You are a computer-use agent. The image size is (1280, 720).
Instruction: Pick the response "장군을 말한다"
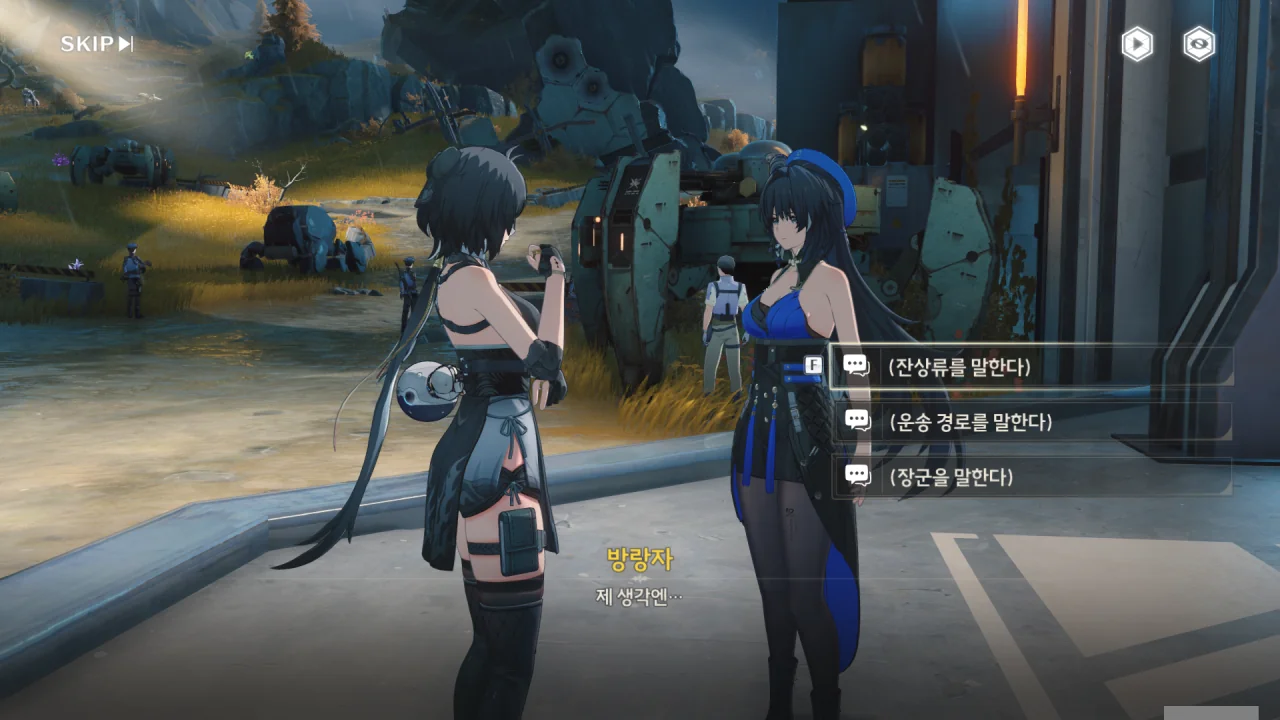[1030, 477]
